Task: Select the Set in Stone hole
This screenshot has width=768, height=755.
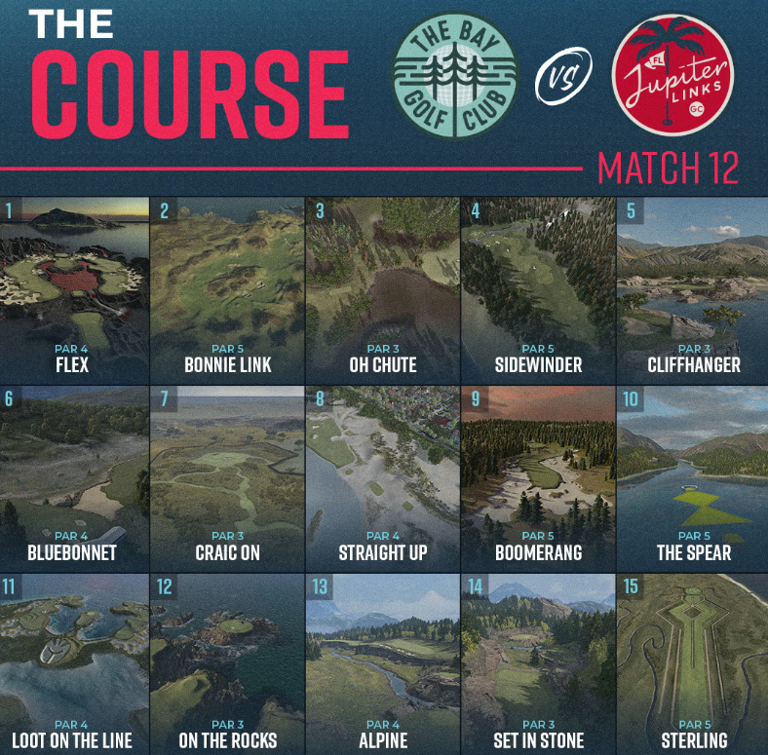Action: click(x=538, y=664)
